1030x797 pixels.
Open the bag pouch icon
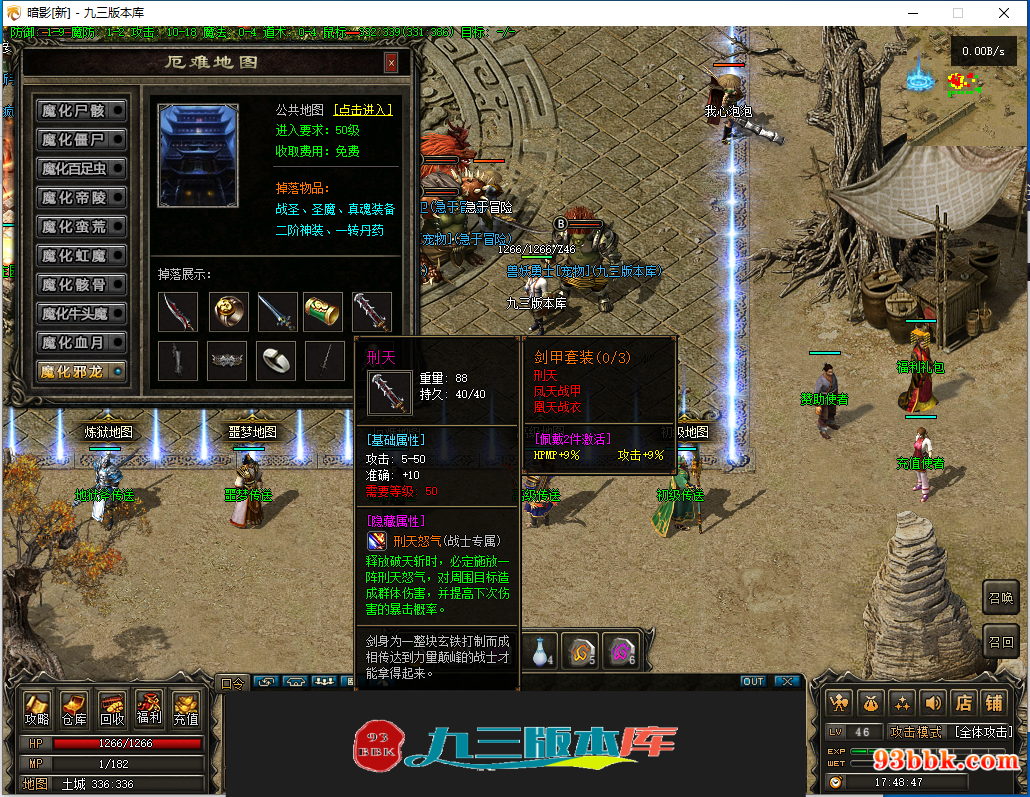point(871,702)
